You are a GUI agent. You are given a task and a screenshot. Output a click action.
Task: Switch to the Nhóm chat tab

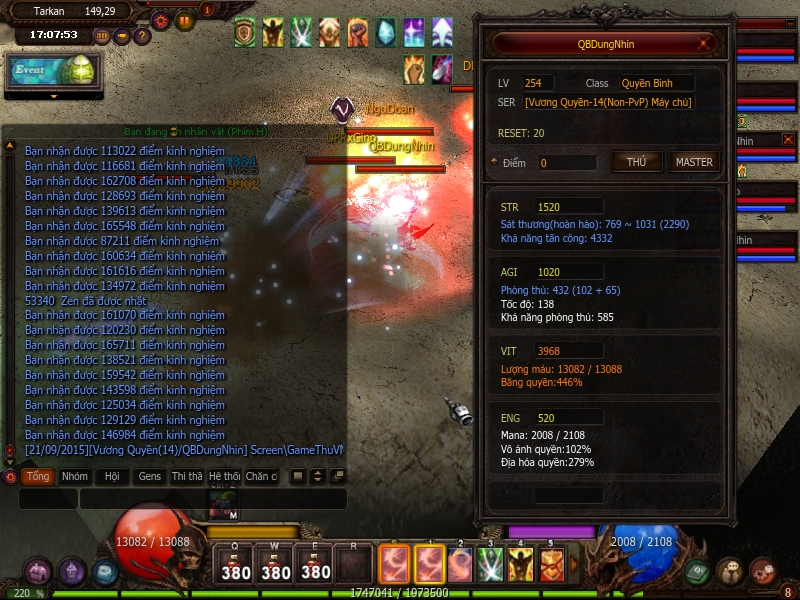tap(75, 477)
